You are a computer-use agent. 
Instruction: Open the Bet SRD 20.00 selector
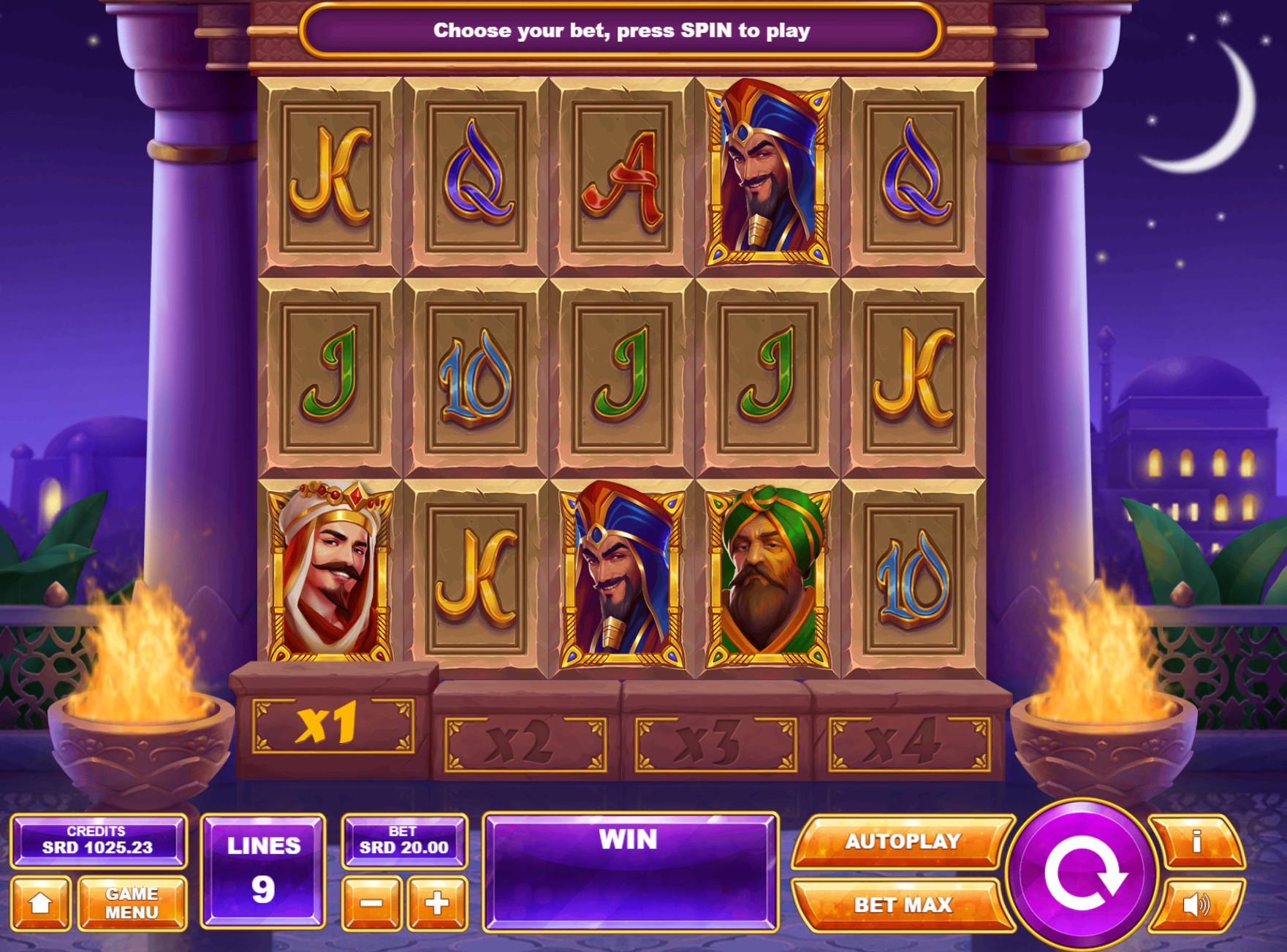[x=404, y=842]
